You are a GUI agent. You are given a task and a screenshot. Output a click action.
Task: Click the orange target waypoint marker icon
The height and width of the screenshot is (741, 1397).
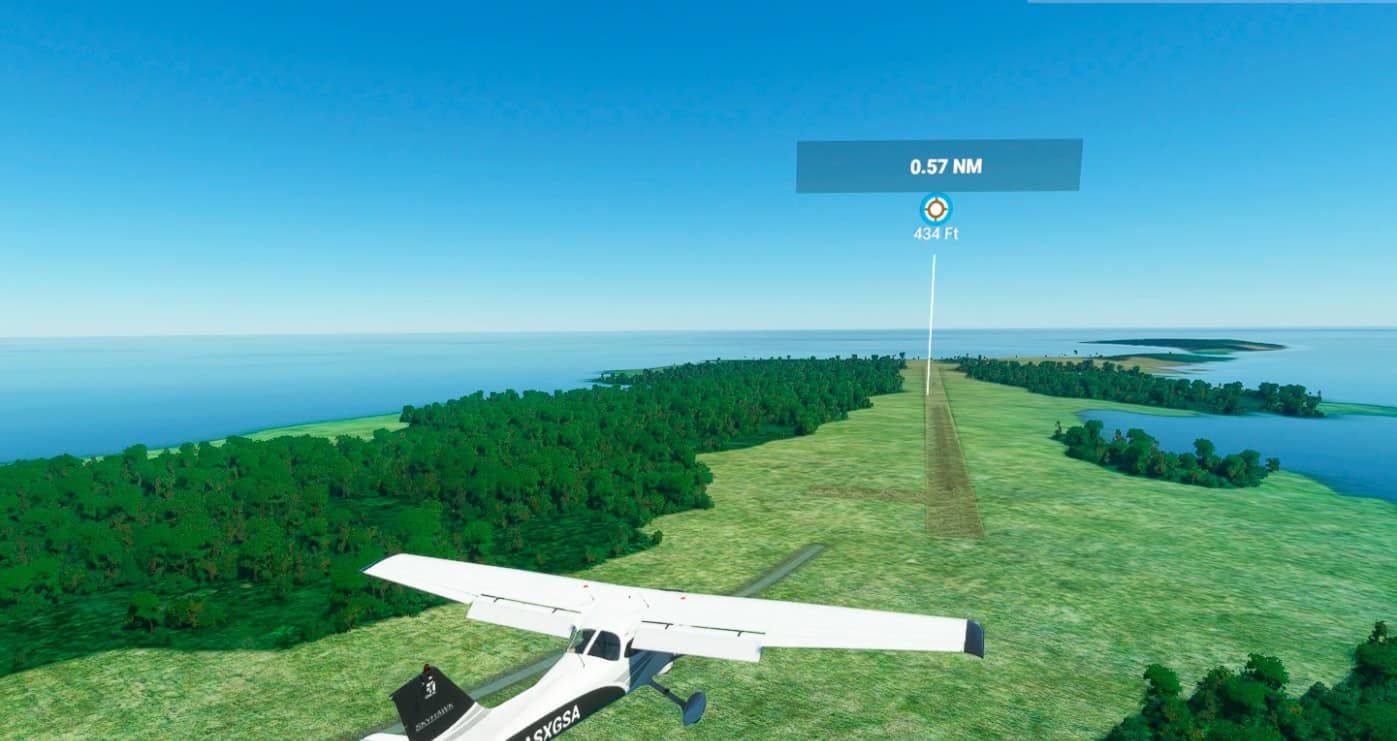point(935,209)
